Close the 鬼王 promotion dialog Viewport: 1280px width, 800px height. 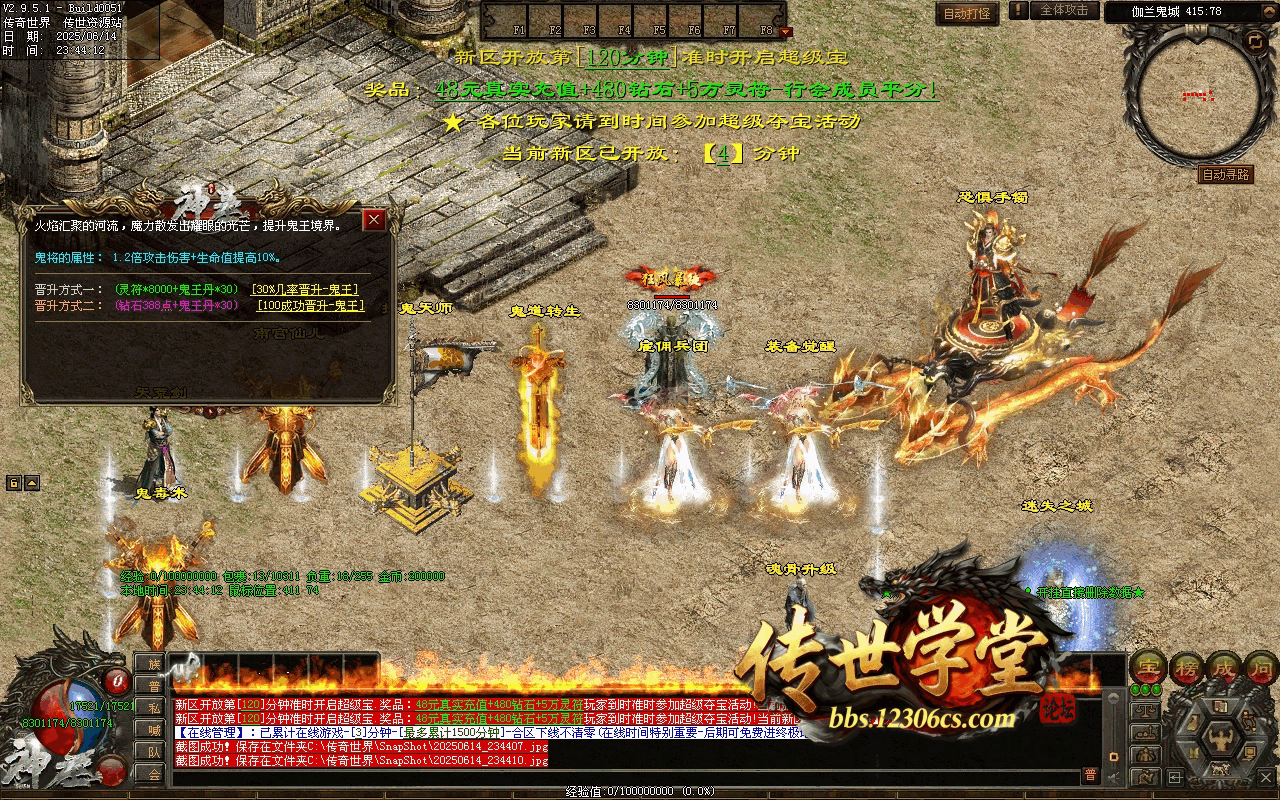[374, 220]
